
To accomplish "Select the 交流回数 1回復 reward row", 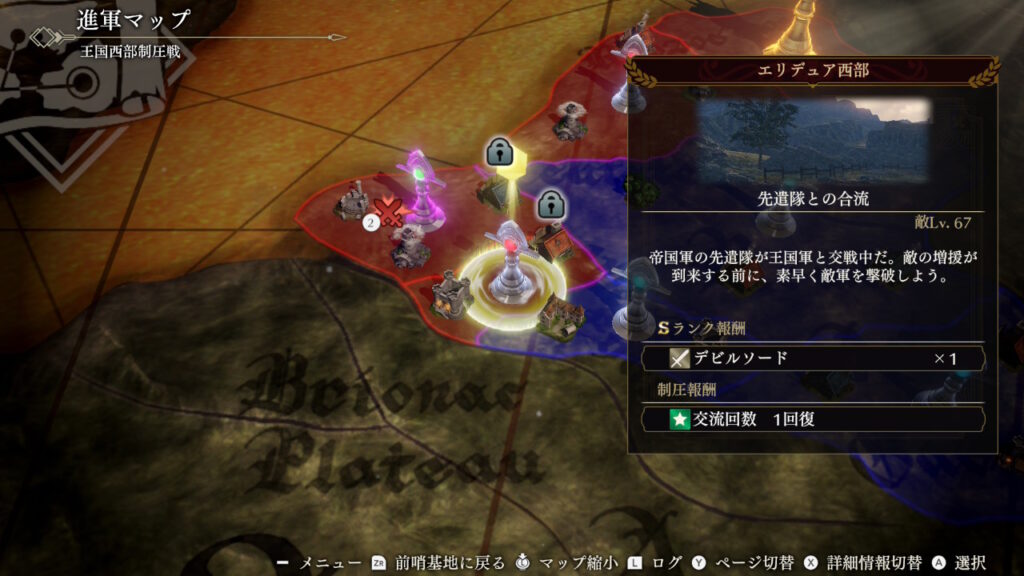I will coord(812,419).
